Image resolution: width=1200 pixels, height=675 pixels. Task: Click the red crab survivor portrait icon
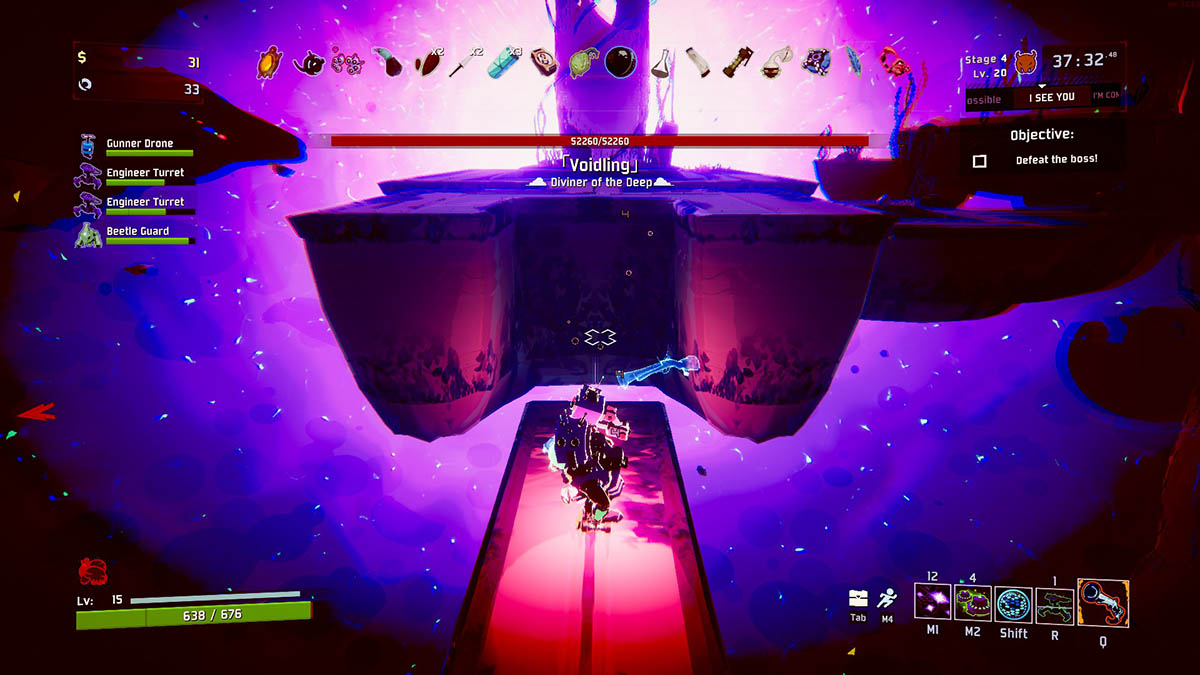[x=91, y=572]
